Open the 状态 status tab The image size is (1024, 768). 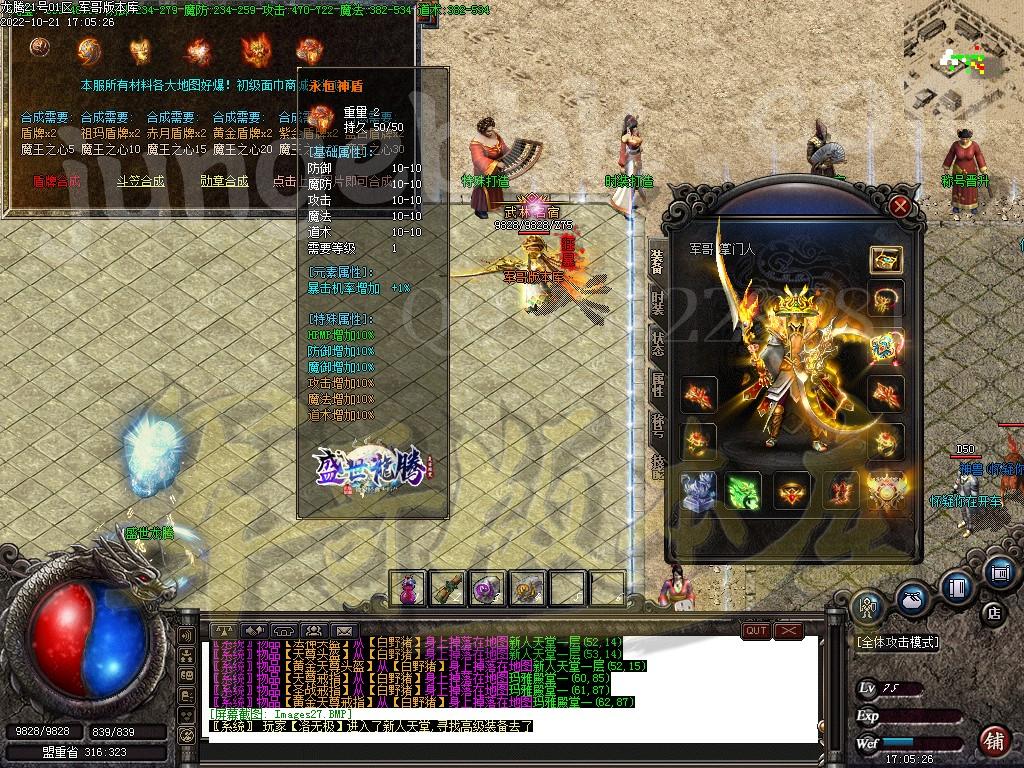tap(657, 345)
